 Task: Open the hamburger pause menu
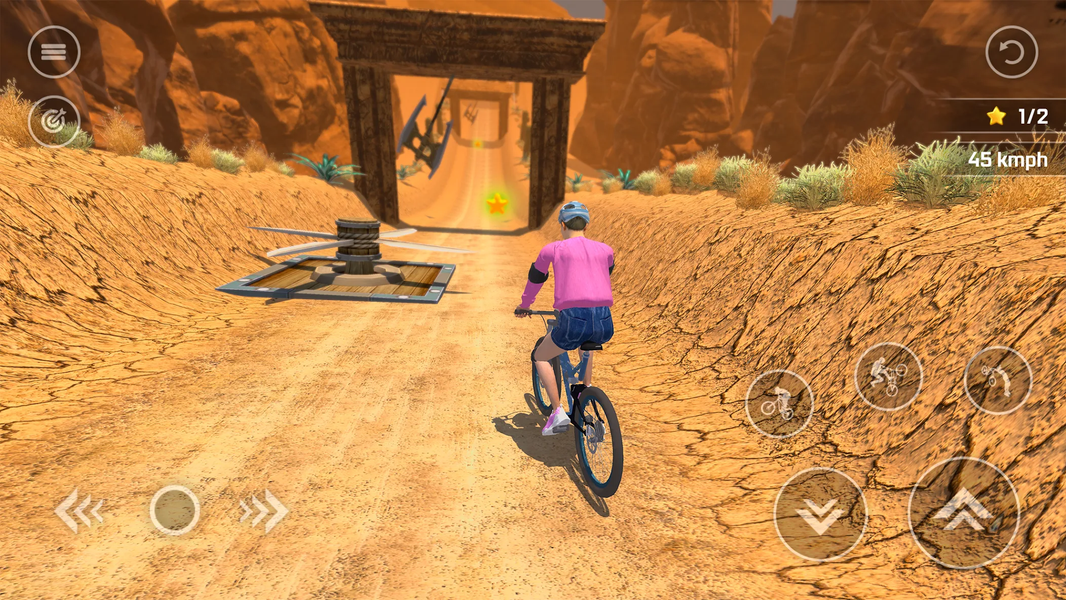point(54,52)
